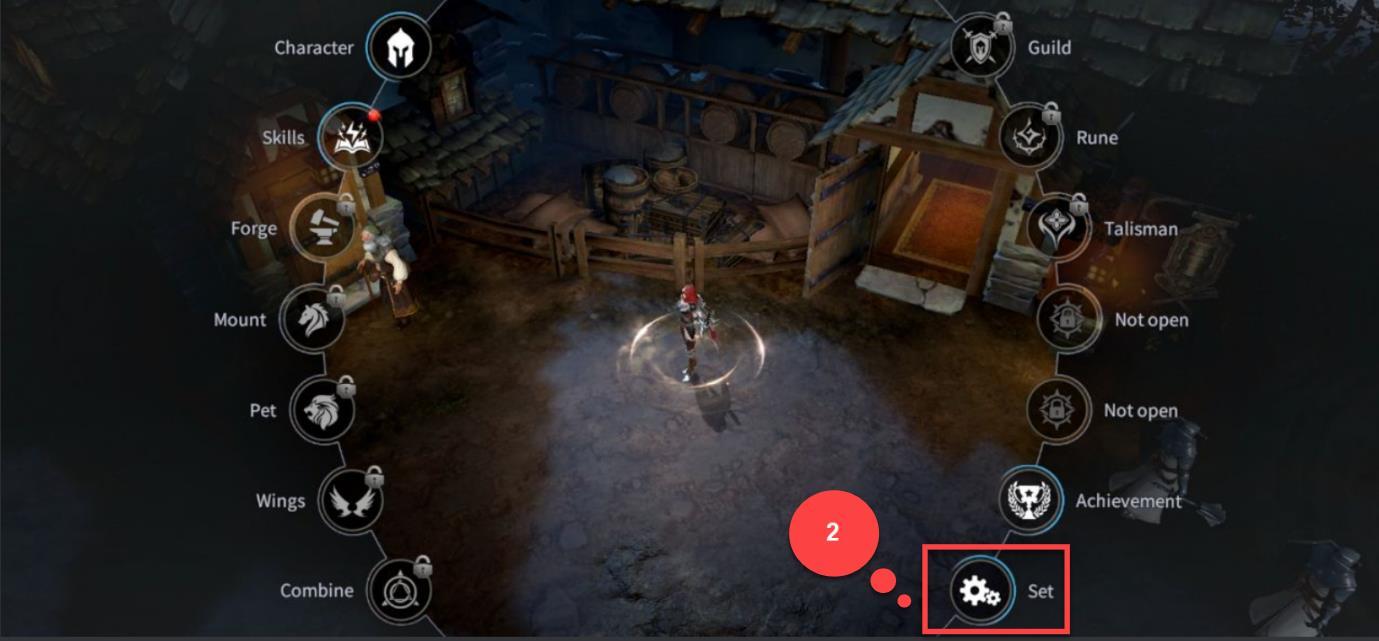
Task: Open the Skills book icon
Action: click(351, 138)
